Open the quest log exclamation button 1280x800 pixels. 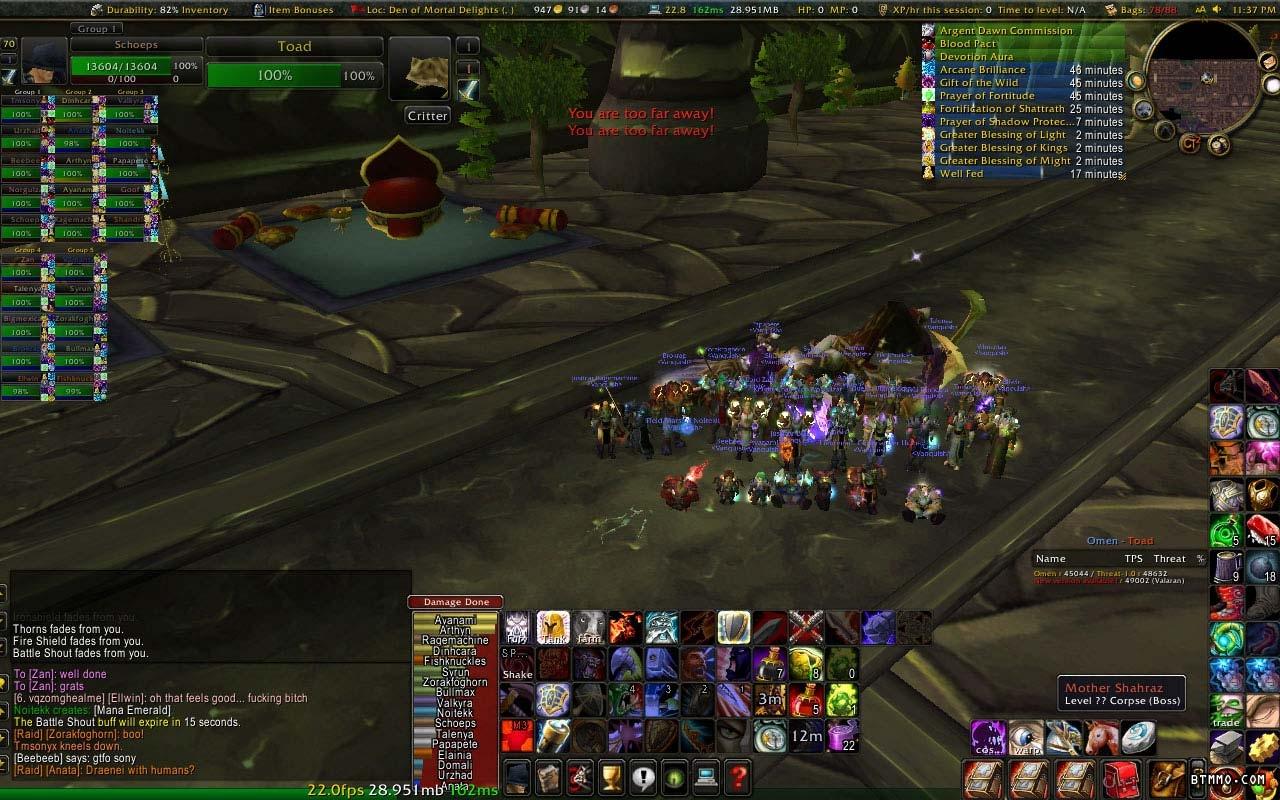(643, 776)
